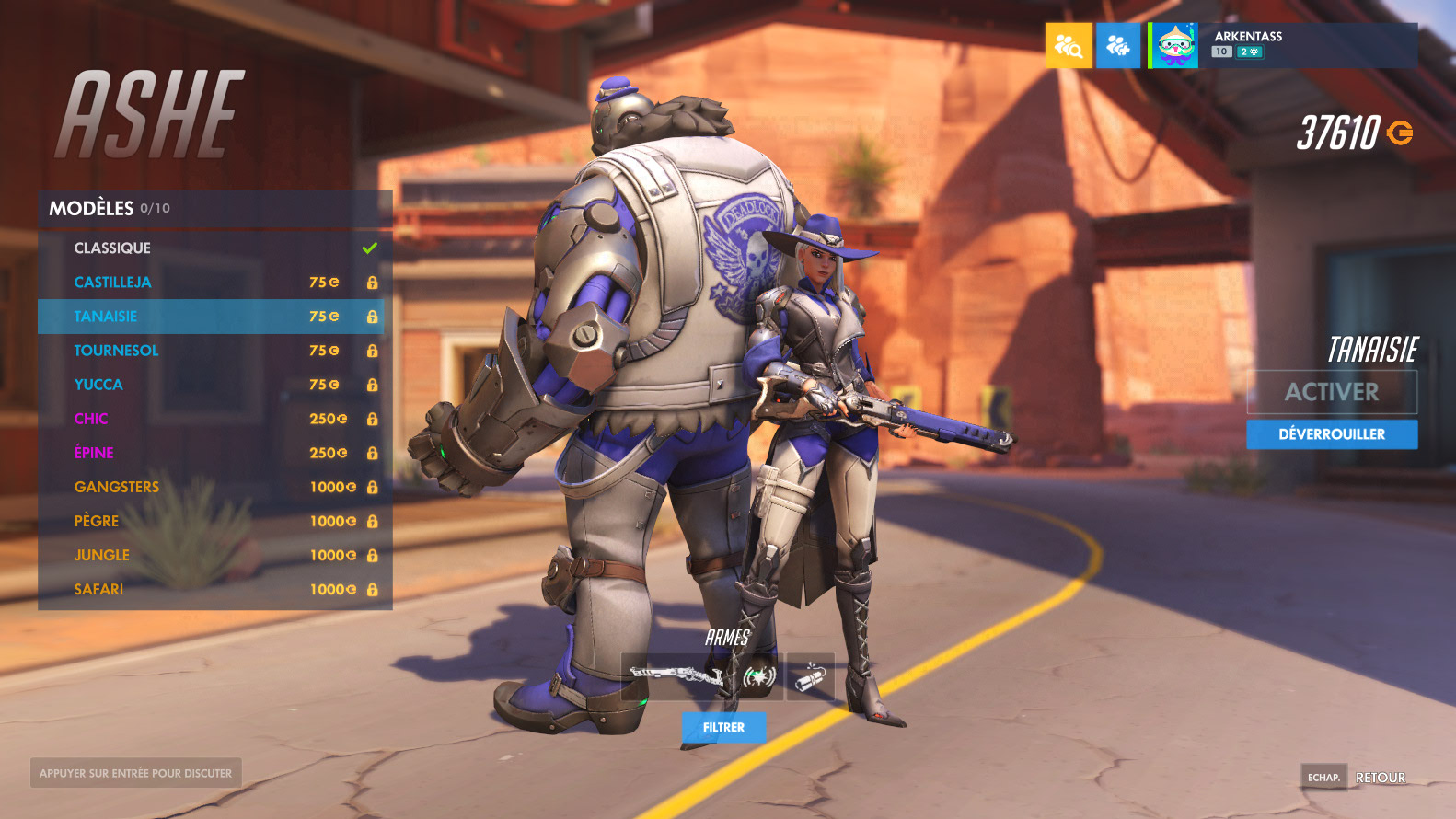Image resolution: width=1456 pixels, height=819 pixels.
Task: Open the Filtrer filter
Action: tap(723, 727)
